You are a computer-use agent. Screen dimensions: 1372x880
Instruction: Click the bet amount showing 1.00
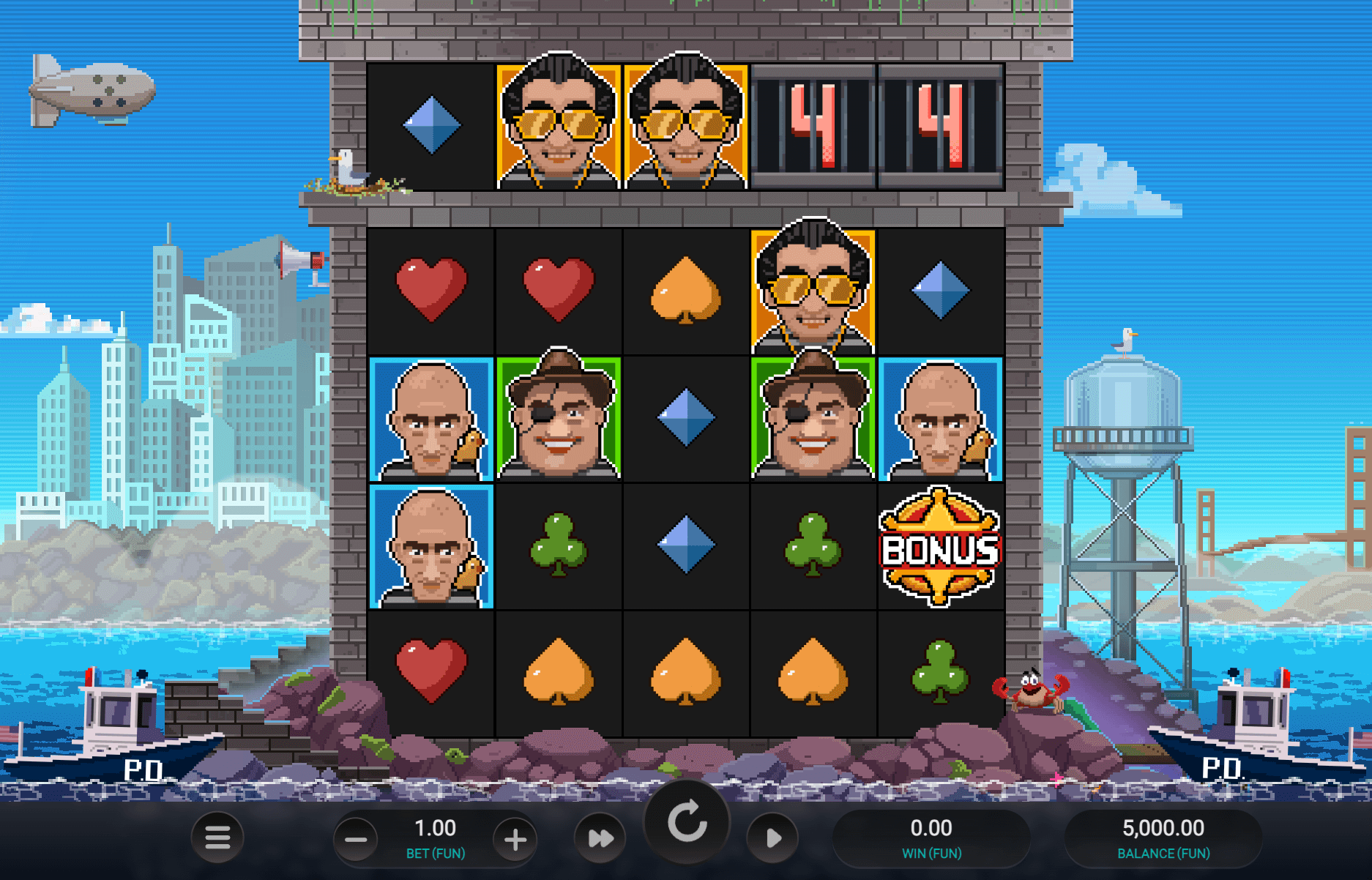click(x=436, y=828)
